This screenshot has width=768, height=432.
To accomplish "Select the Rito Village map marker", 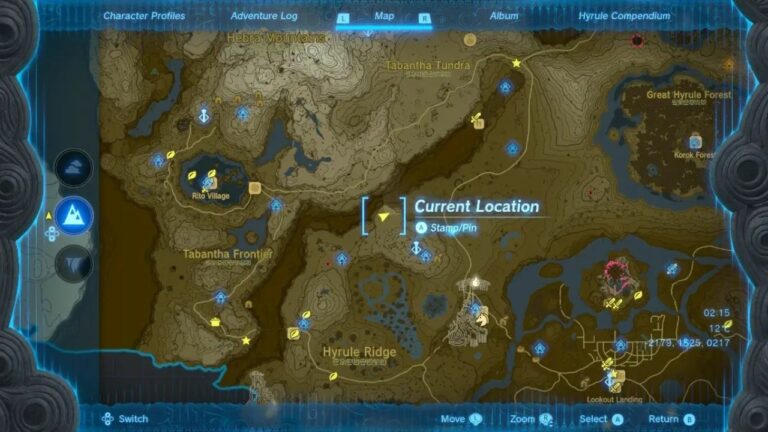I will point(210,181).
